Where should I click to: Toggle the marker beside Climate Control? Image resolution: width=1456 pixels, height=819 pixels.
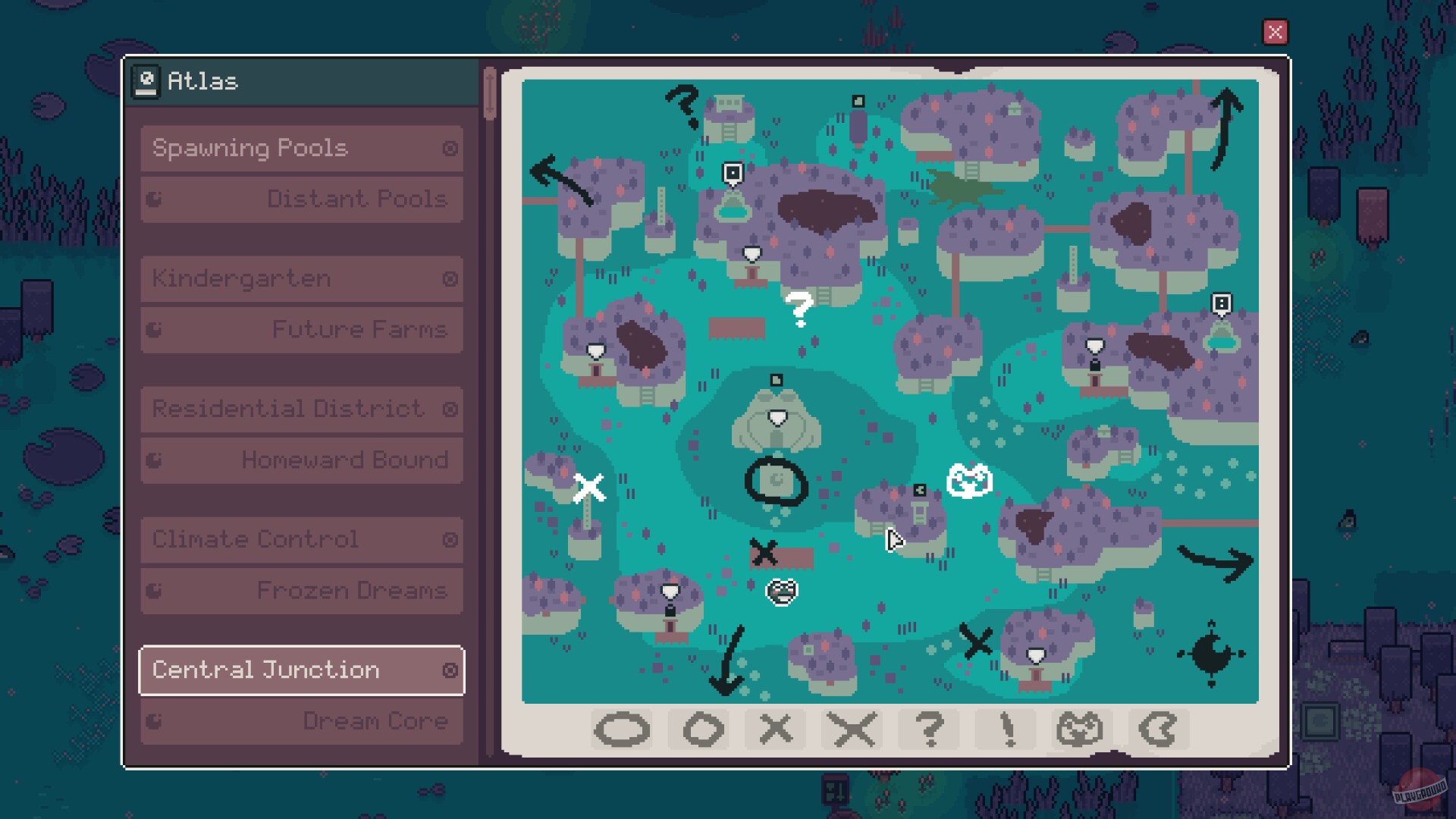point(449,539)
